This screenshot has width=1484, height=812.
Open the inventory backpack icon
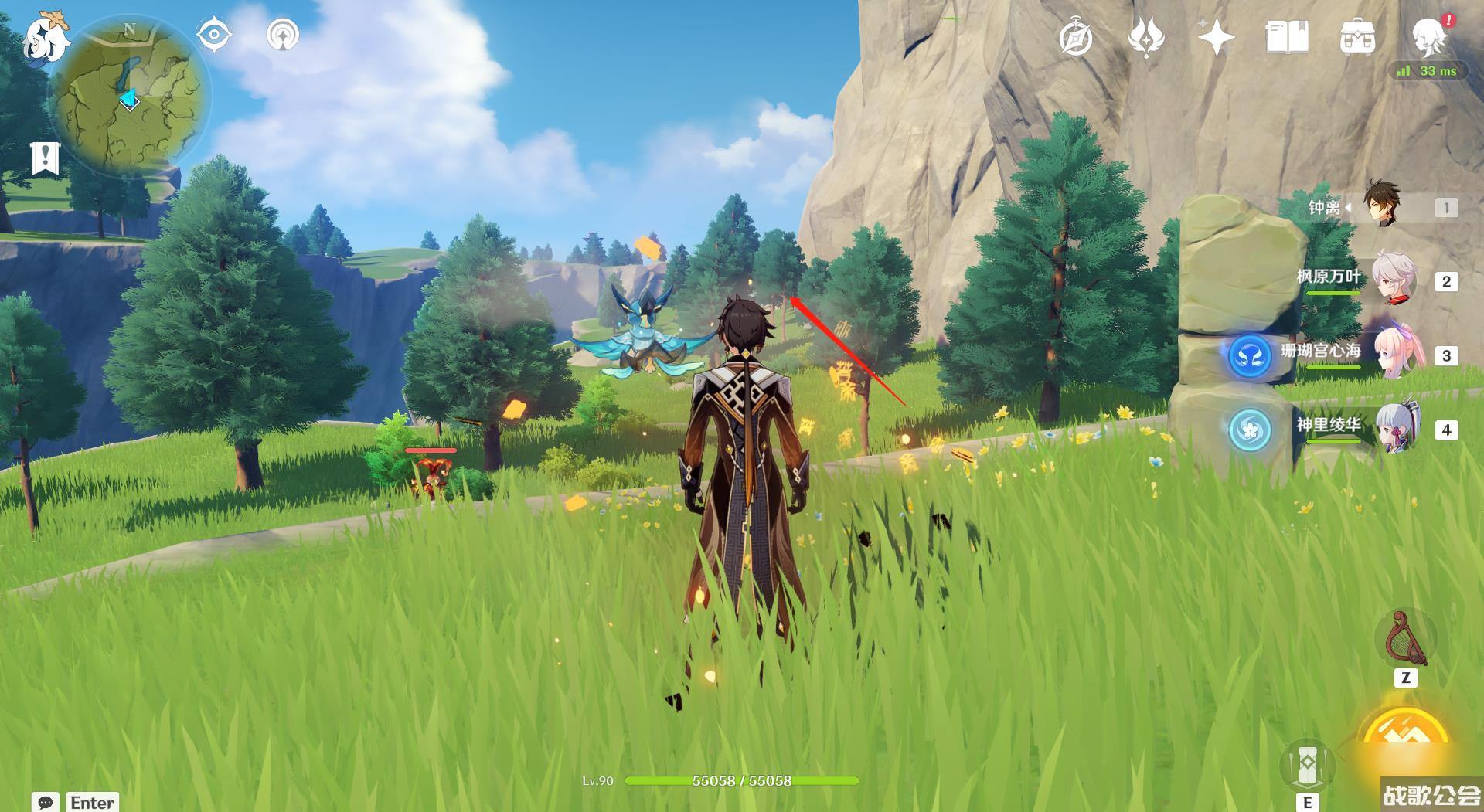tap(1356, 37)
